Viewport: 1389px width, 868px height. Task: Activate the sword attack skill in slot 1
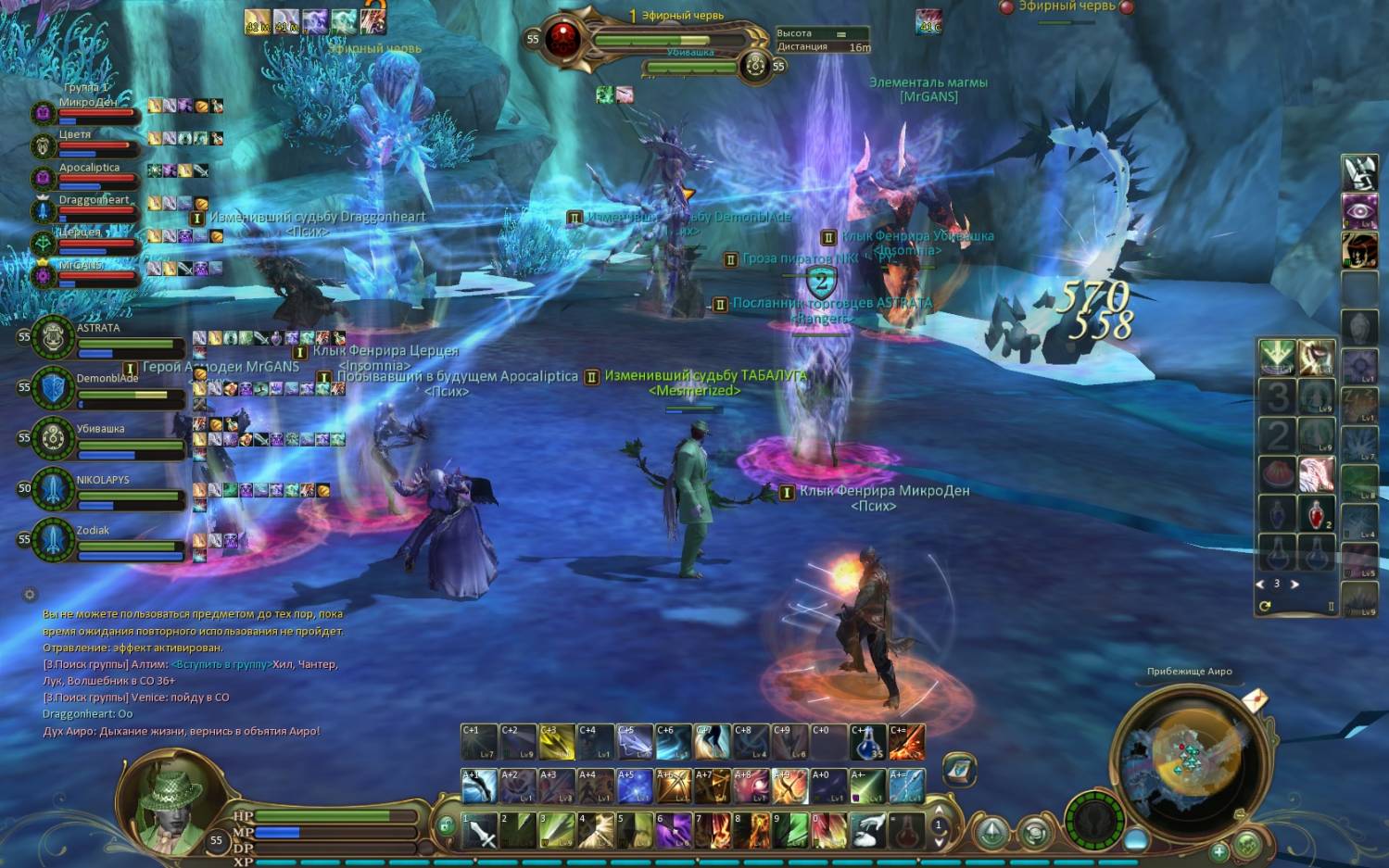[479, 831]
